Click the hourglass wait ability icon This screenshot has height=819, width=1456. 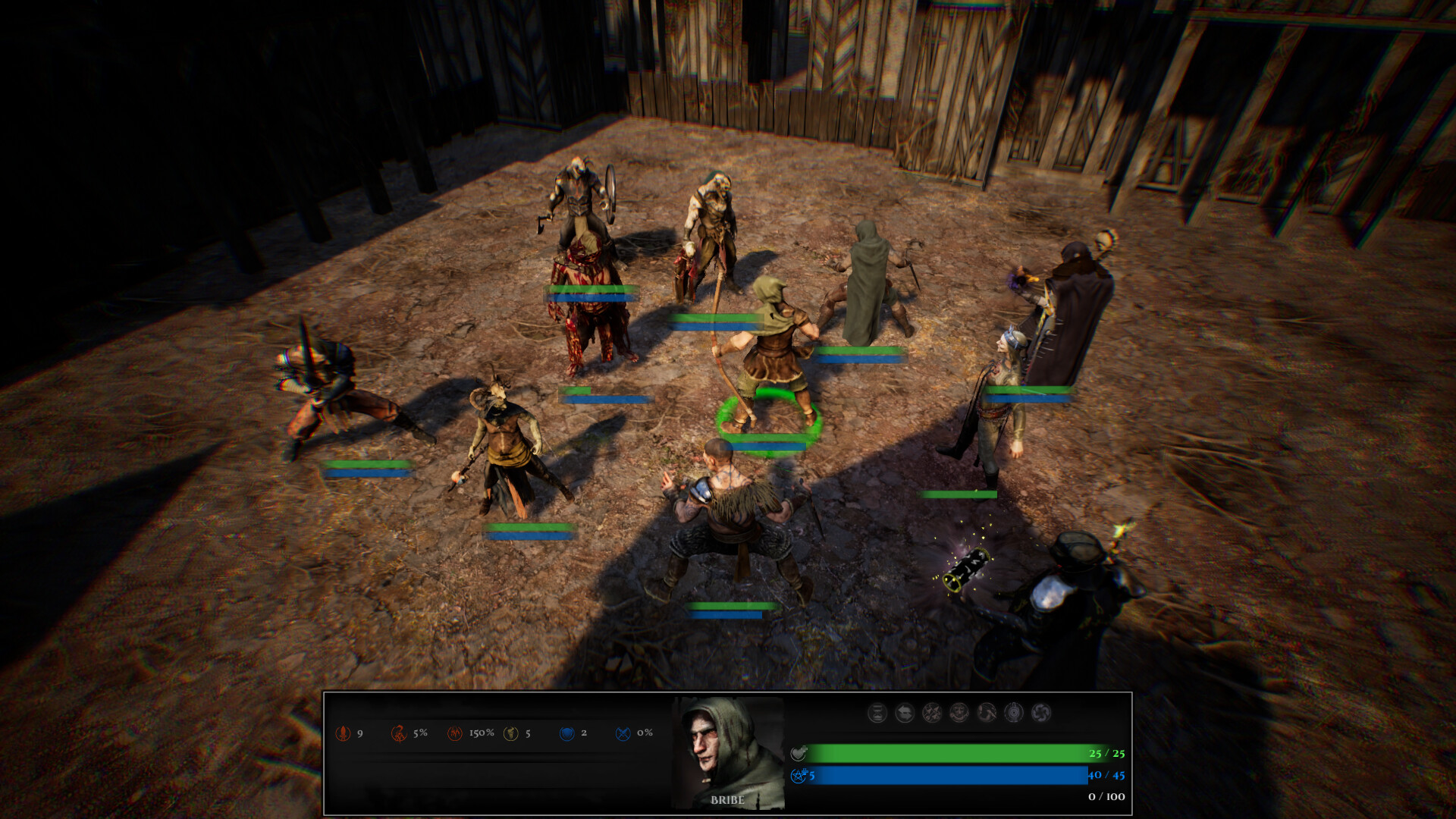(877, 713)
